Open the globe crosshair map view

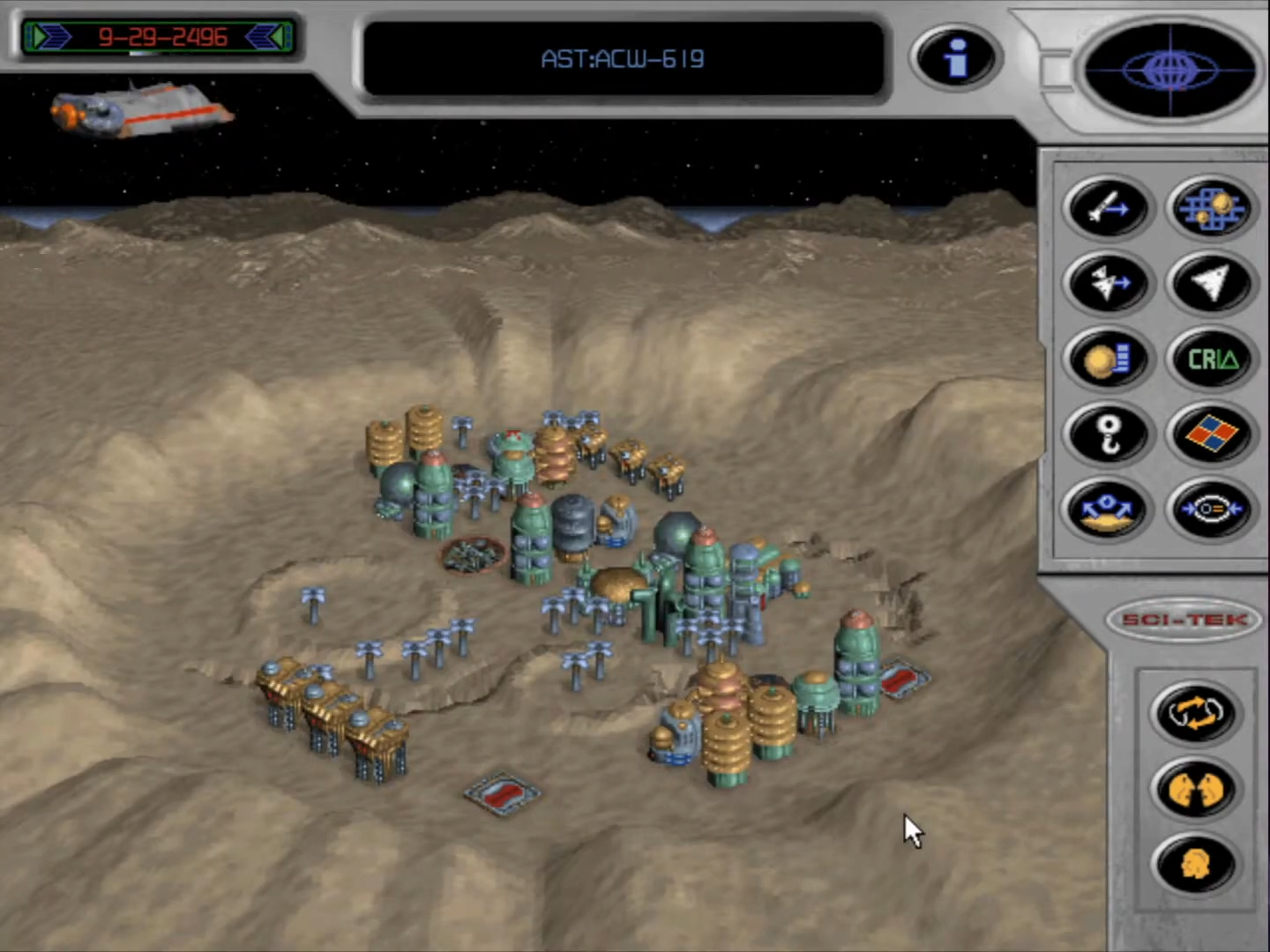(1169, 70)
